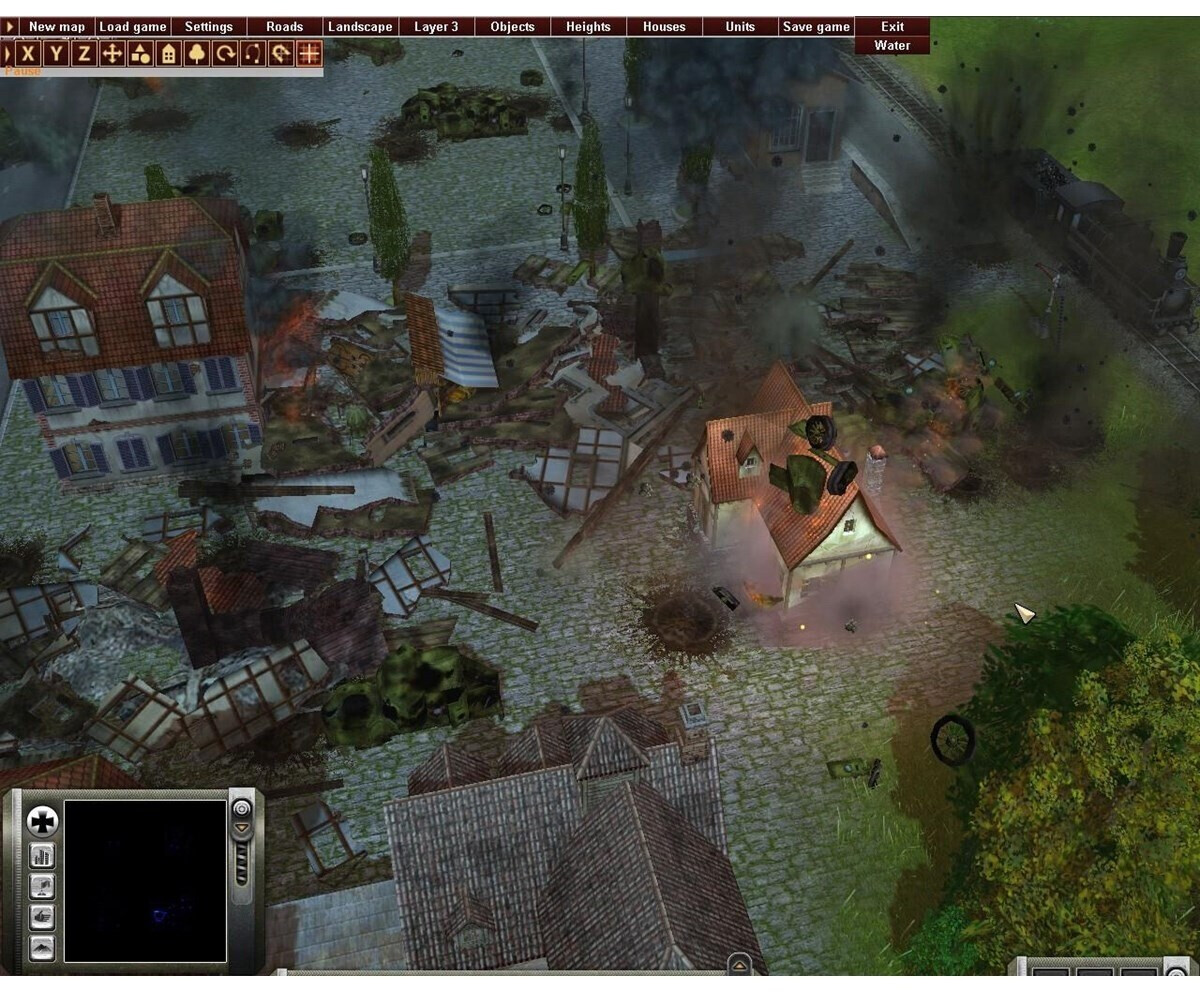Open the New map menu

(57, 27)
